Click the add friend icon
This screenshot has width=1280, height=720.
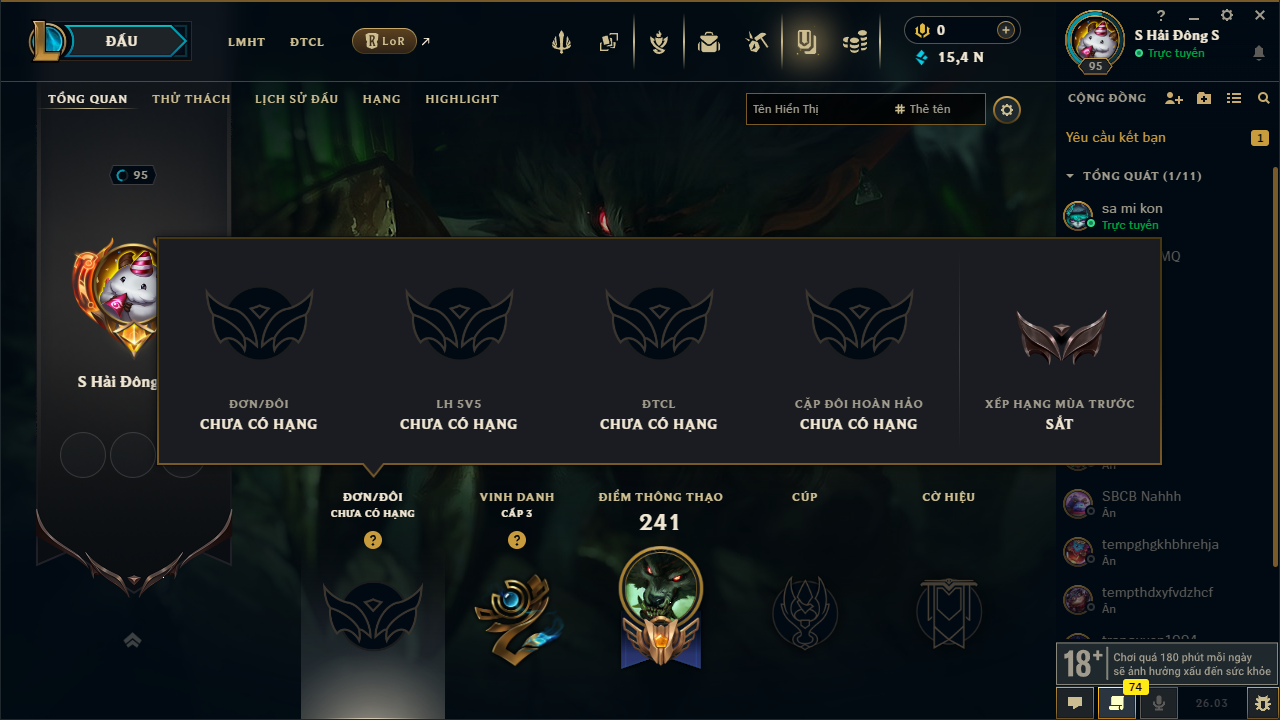point(1174,98)
